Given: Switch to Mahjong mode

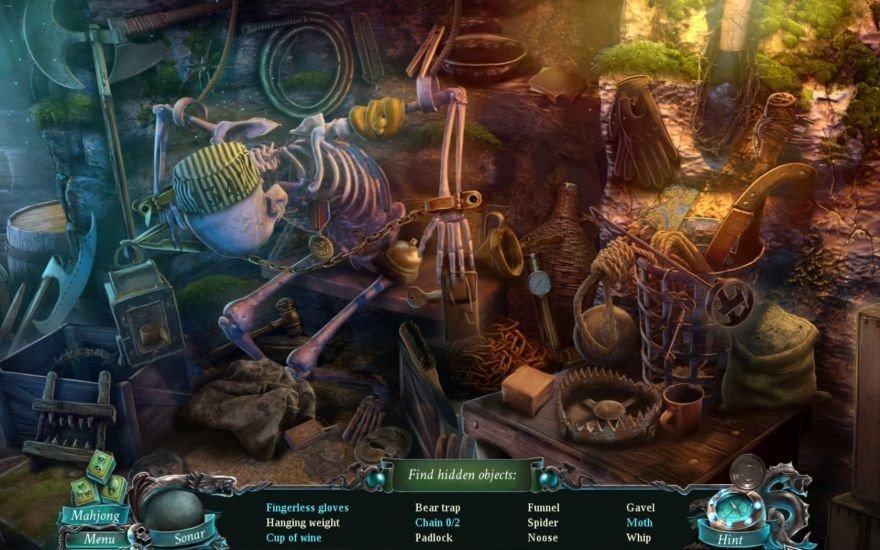Looking at the screenshot, I should 93,516.
